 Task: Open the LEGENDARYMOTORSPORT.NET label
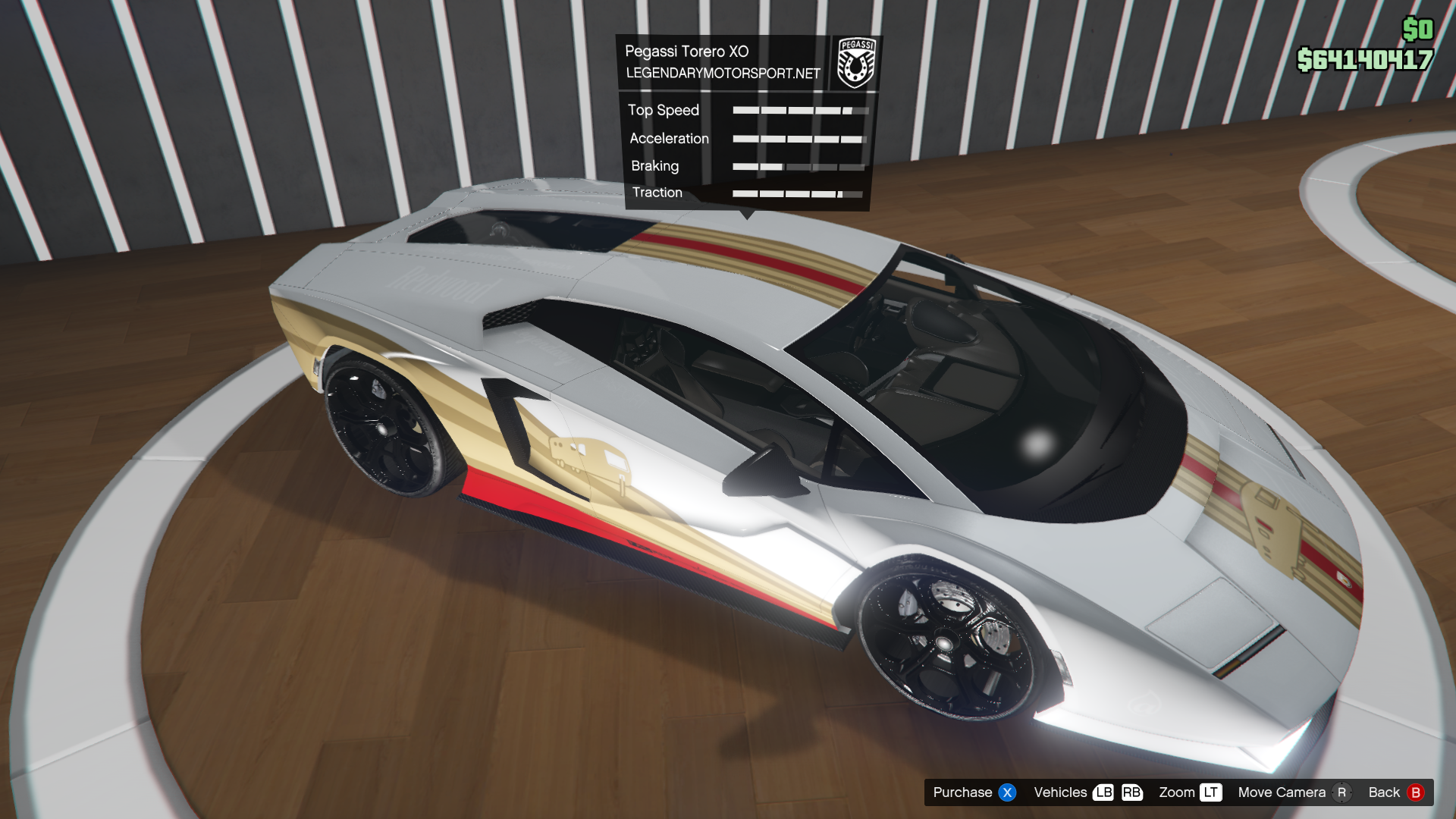tap(723, 74)
